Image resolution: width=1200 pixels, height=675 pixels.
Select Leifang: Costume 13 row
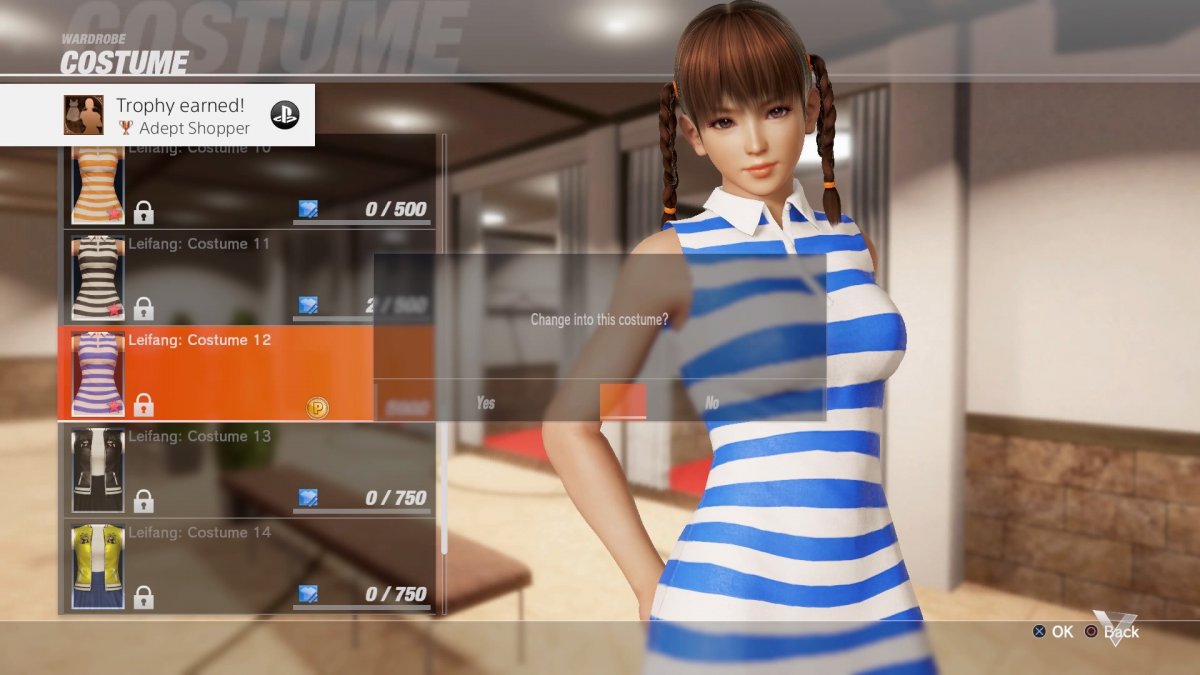tap(250, 469)
